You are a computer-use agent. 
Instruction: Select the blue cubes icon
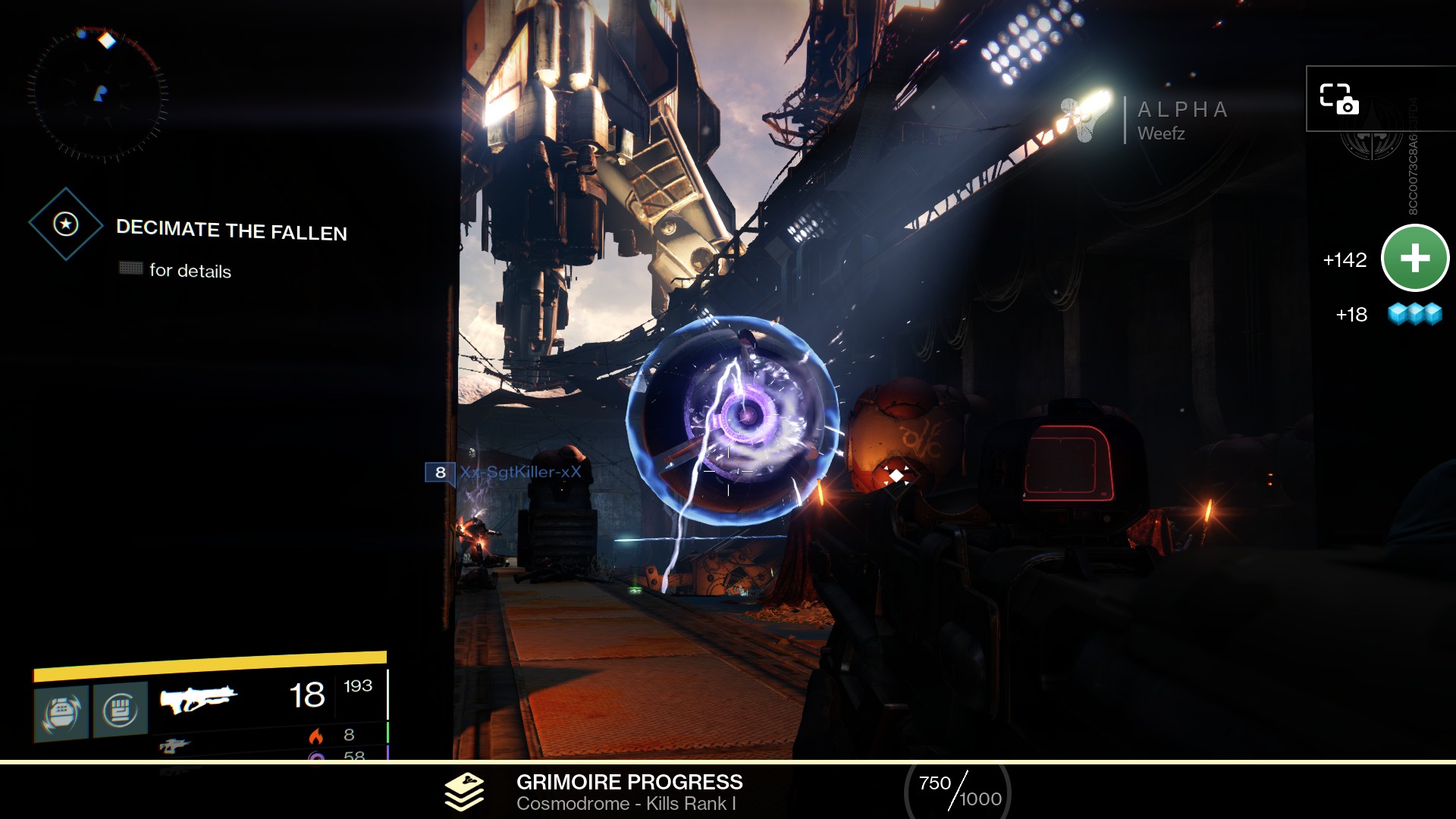(x=1414, y=313)
